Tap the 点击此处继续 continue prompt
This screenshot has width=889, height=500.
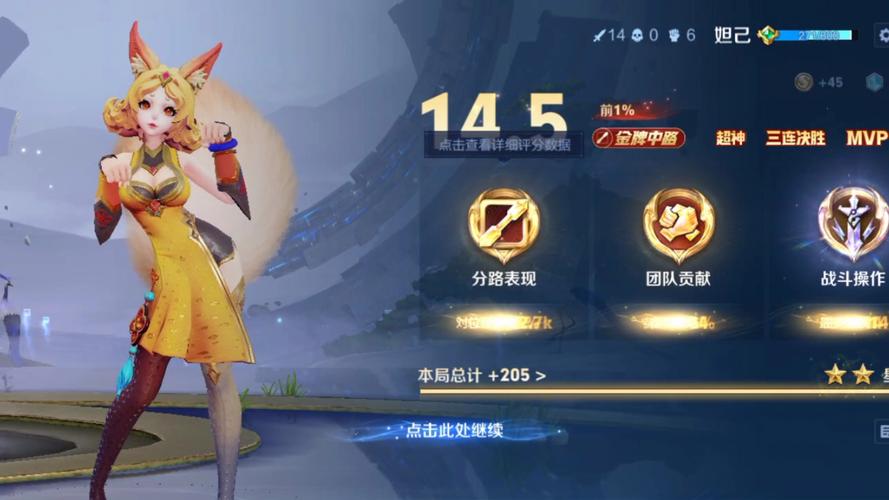coord(453,431)
